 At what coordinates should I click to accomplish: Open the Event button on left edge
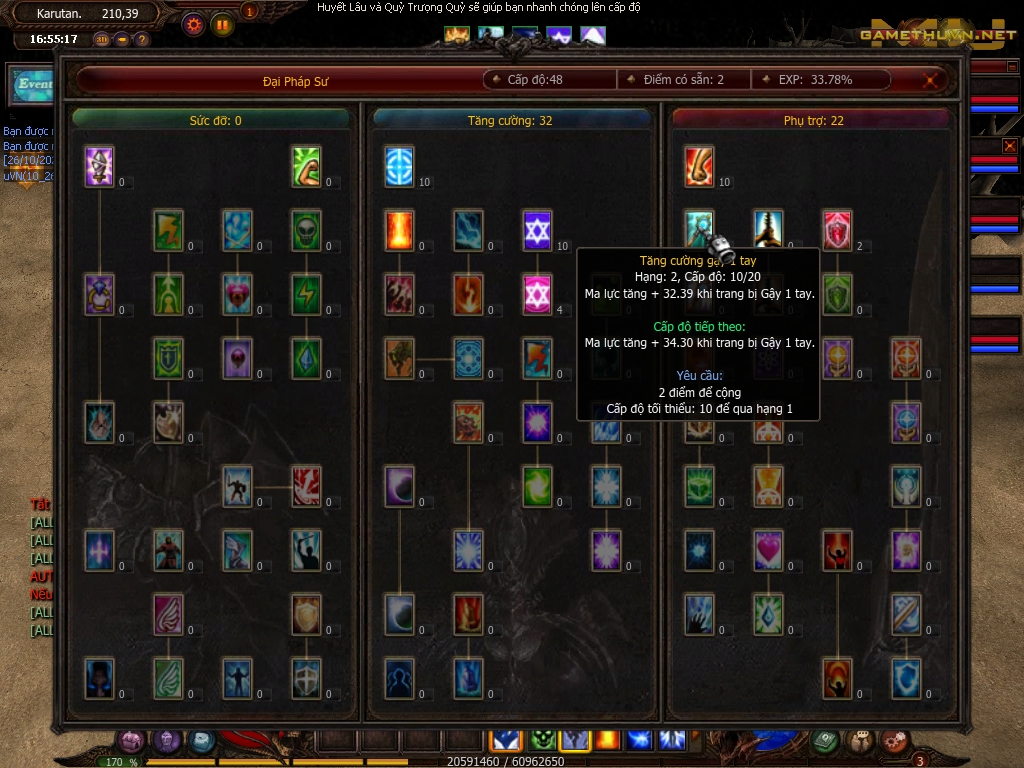[32, 85]
